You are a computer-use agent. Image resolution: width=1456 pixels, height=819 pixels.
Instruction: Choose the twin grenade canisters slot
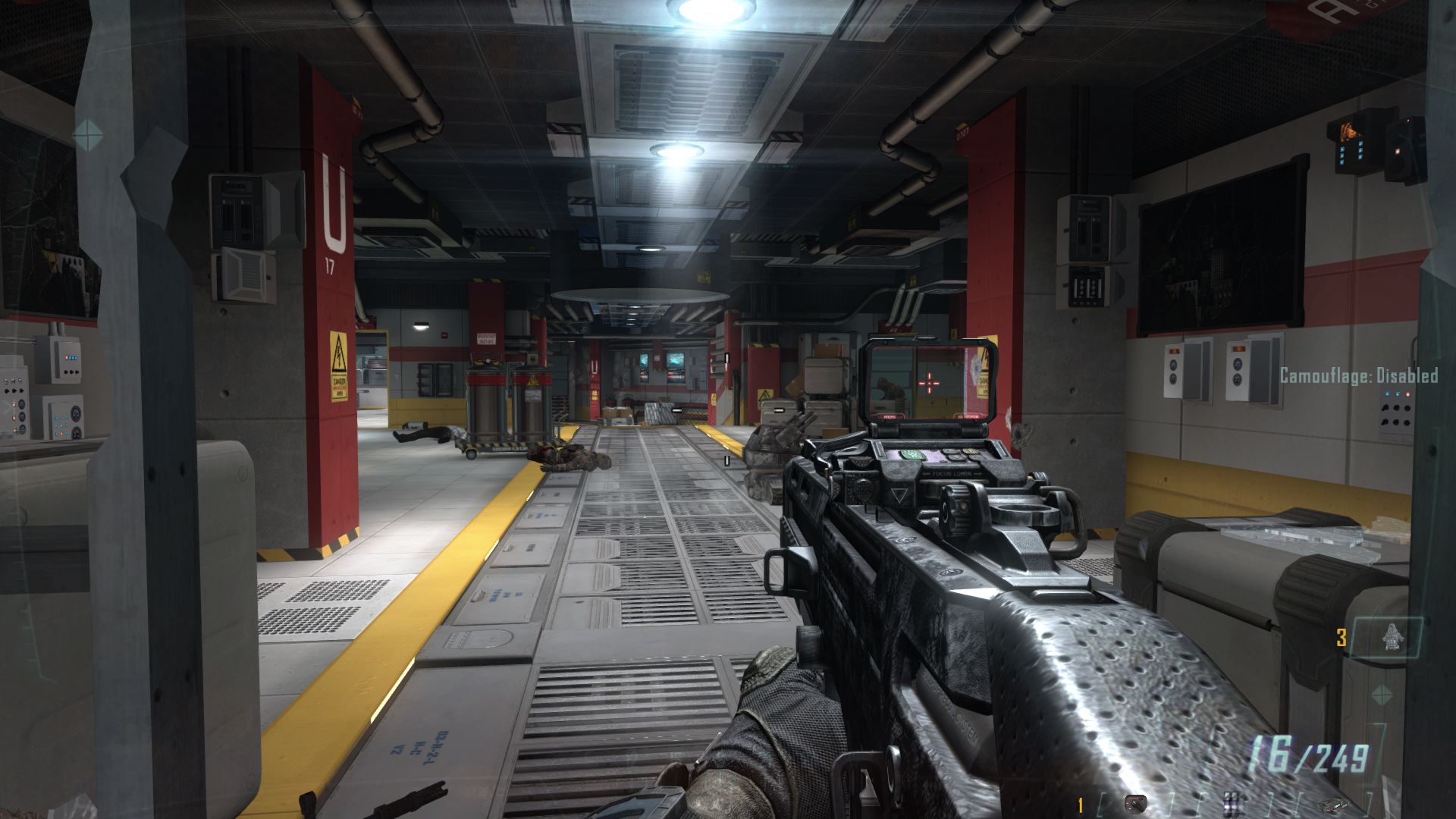(x=1232, y=803)
